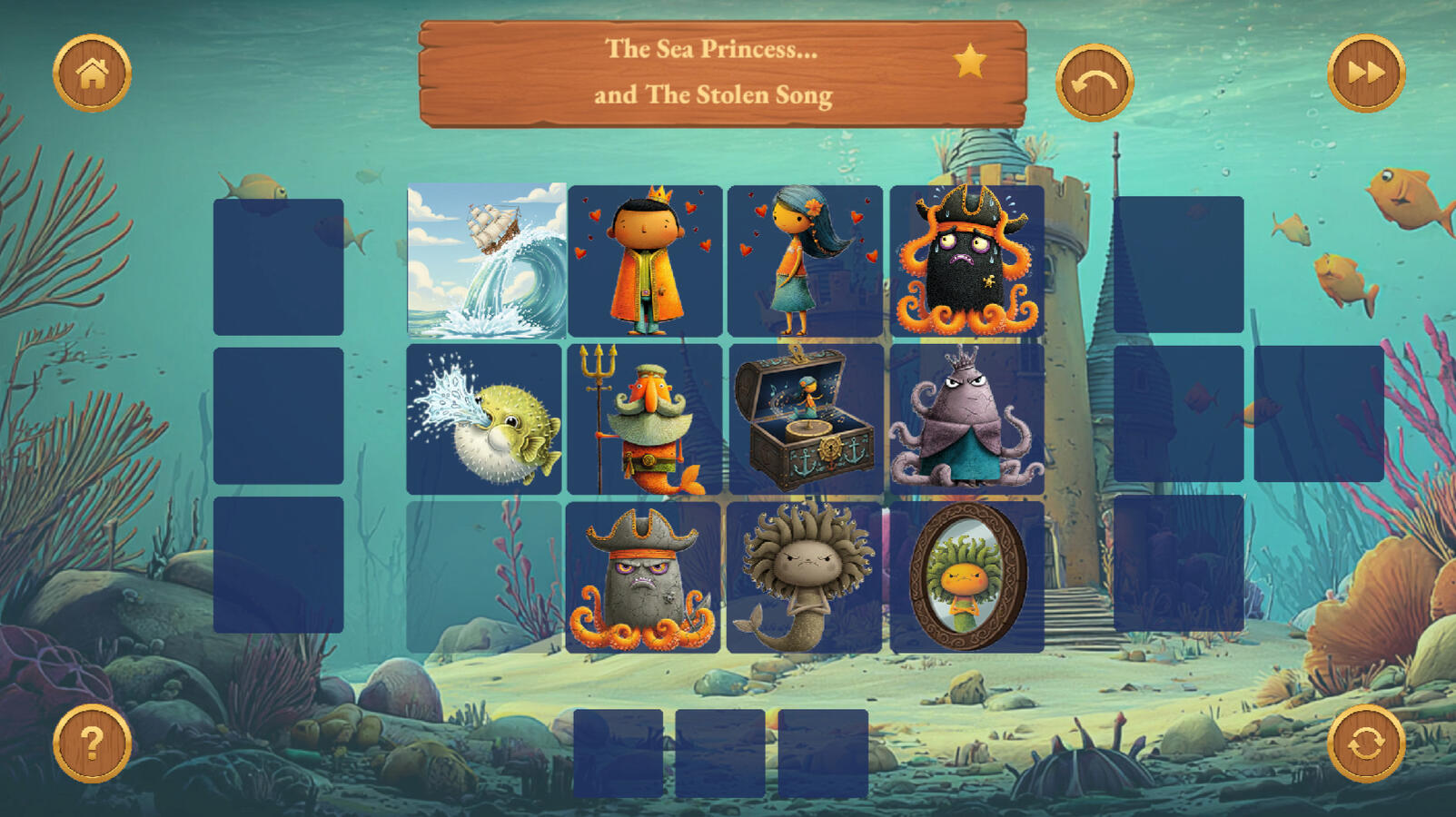
Task: Reset the puzzle with the refresh button
Action: coord(1365,743)
